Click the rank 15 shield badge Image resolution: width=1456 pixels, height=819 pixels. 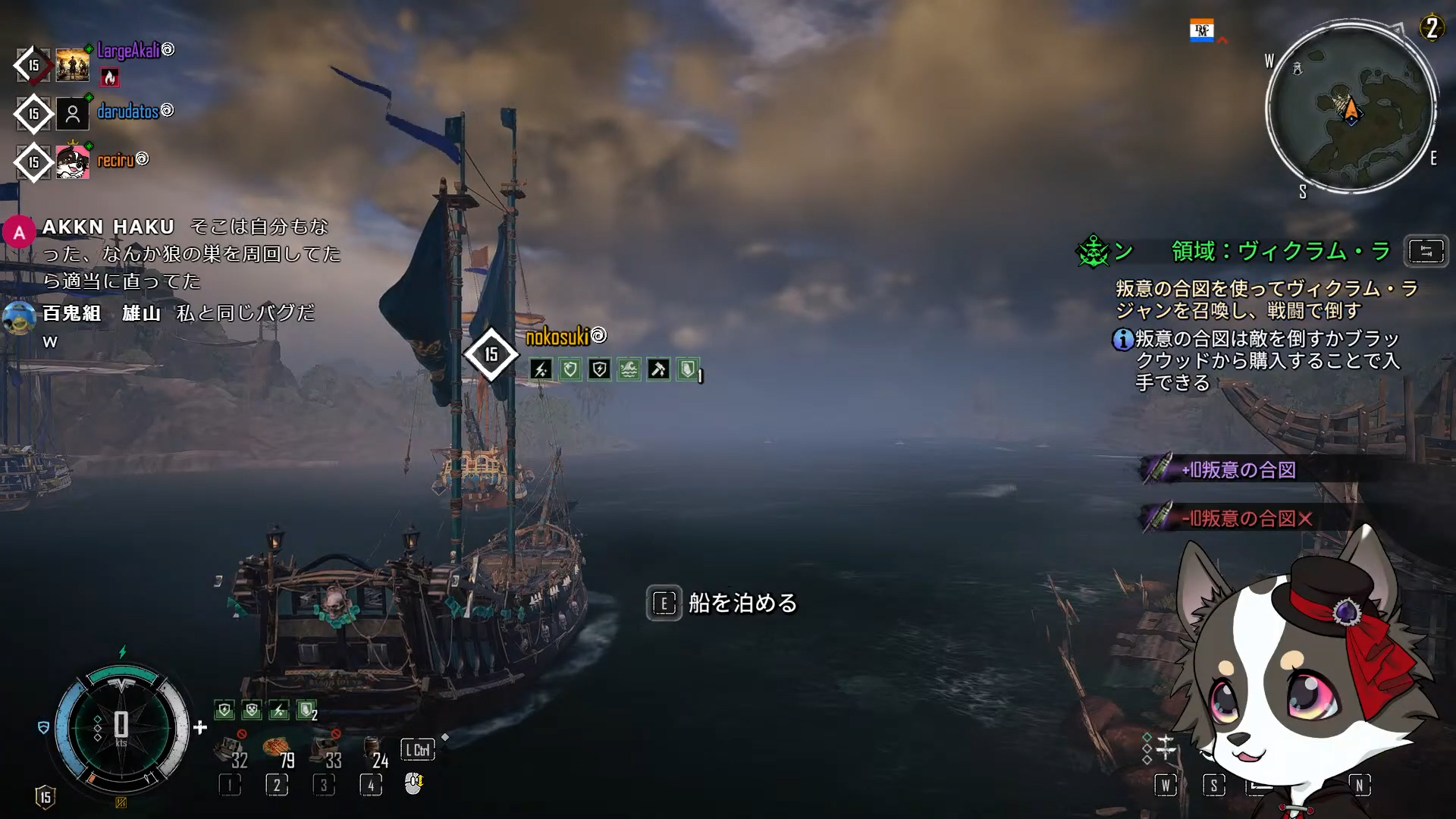[x=45, y=797]
